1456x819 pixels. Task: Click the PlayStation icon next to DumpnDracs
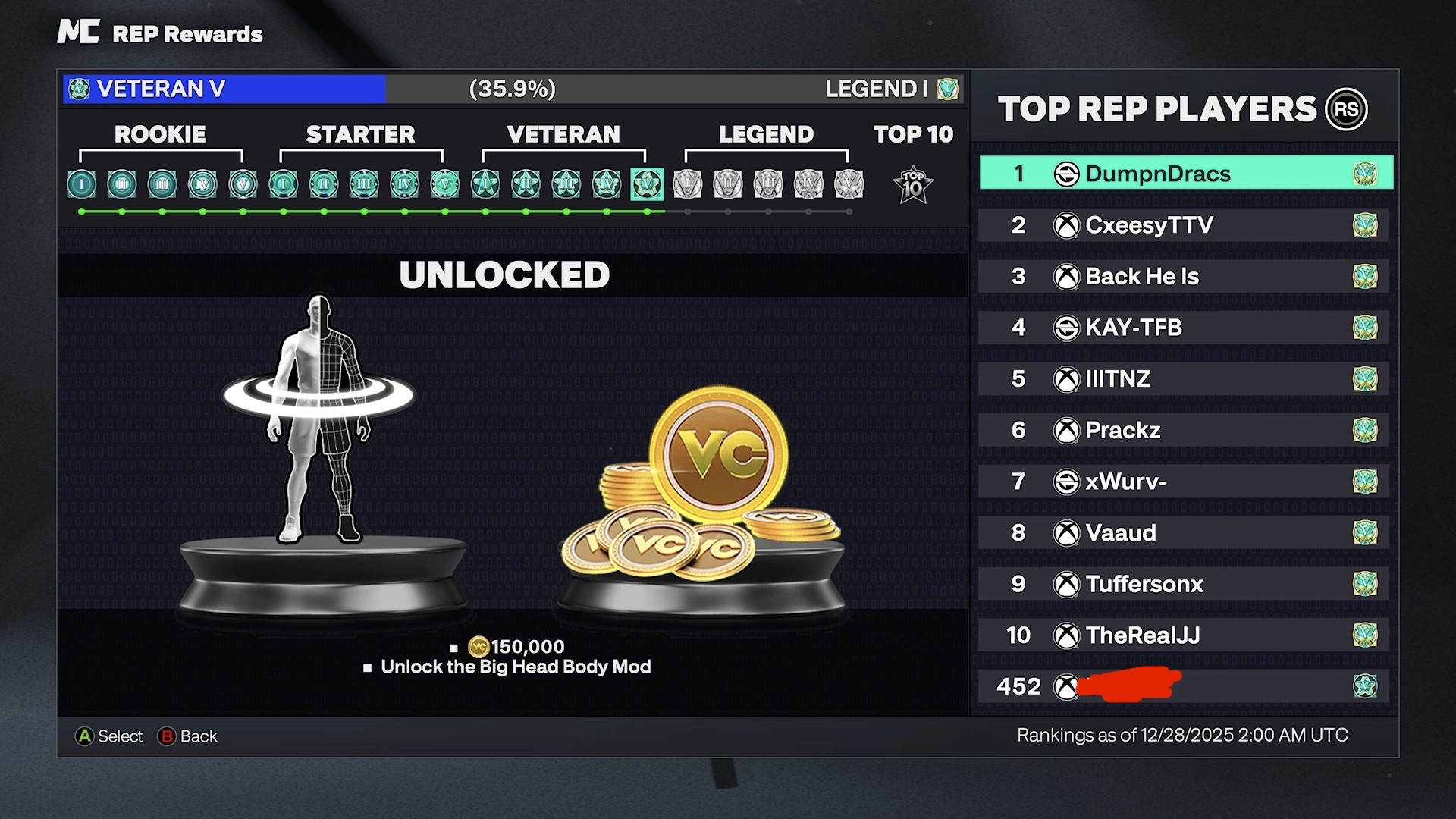[x=1067, y=173]
